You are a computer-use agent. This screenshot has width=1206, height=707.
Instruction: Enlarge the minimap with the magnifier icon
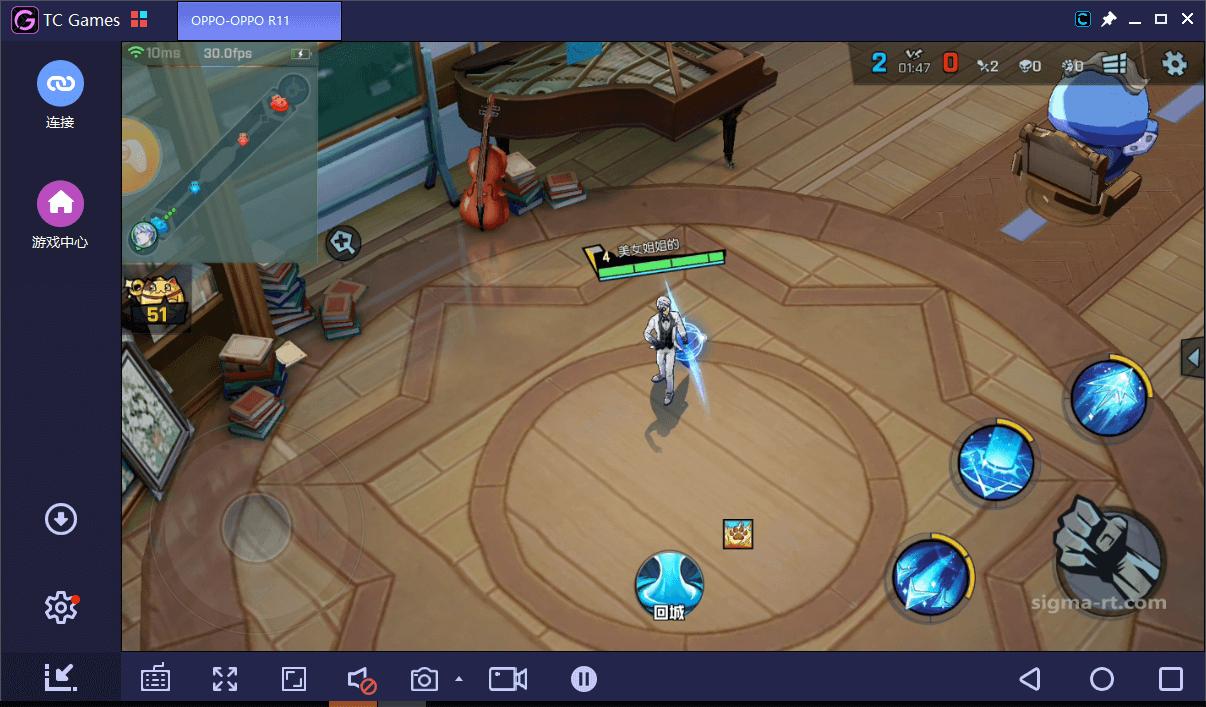[x=343, y=242]
